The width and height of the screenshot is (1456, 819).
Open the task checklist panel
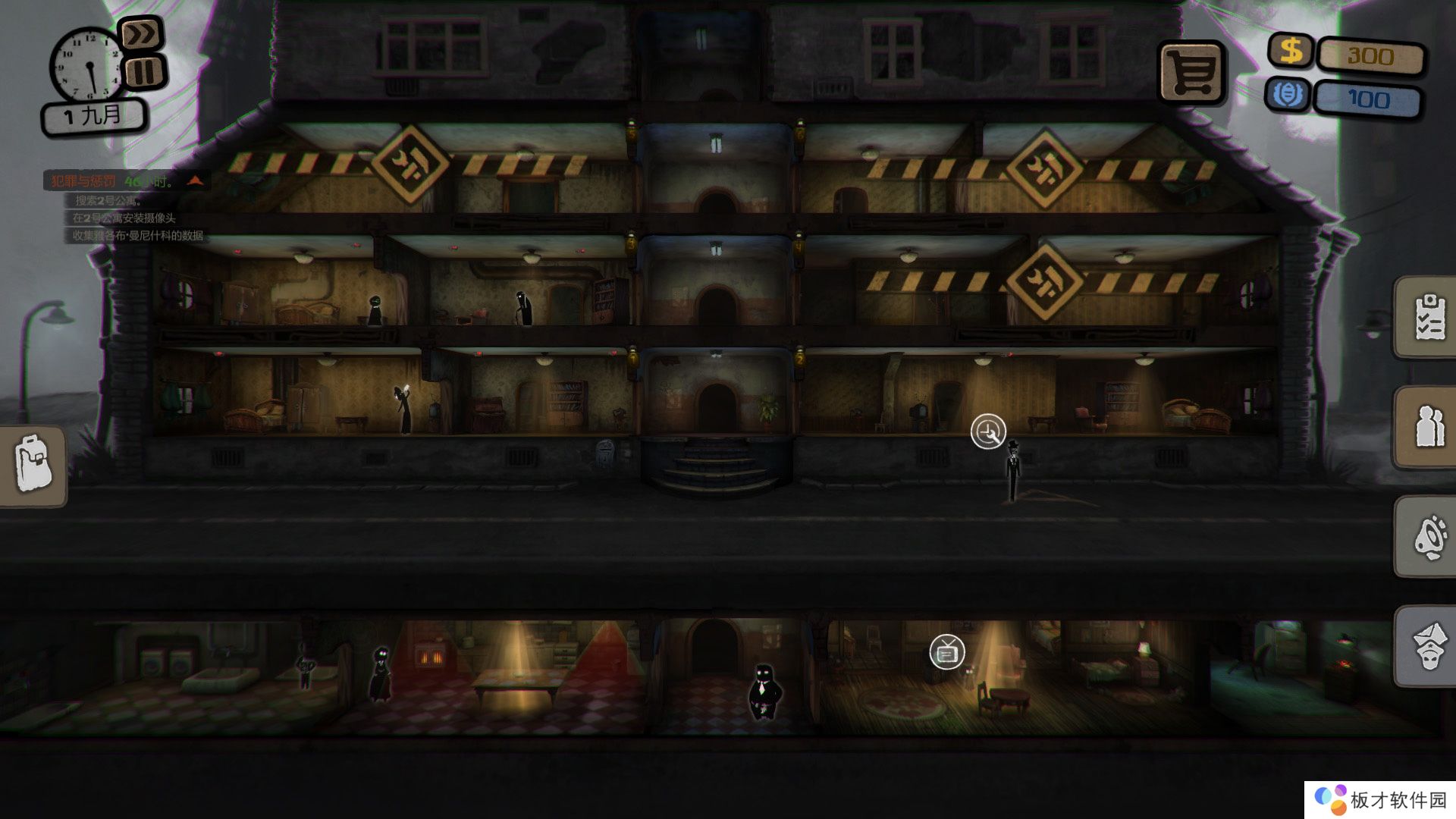coord(1429,316)
